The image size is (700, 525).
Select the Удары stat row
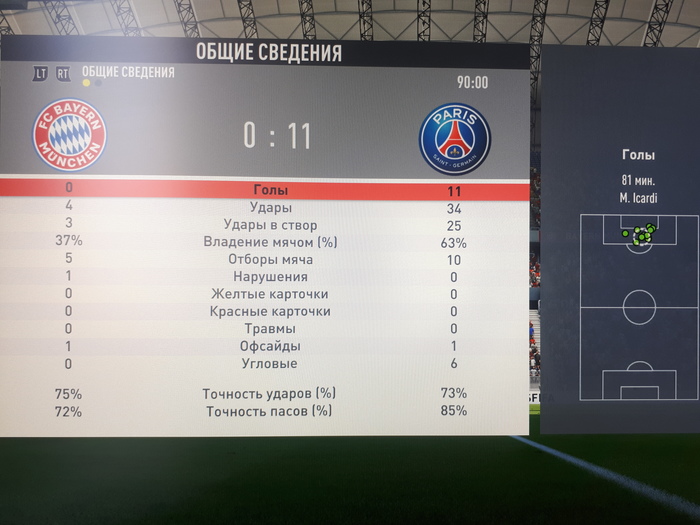coord(269,208)
